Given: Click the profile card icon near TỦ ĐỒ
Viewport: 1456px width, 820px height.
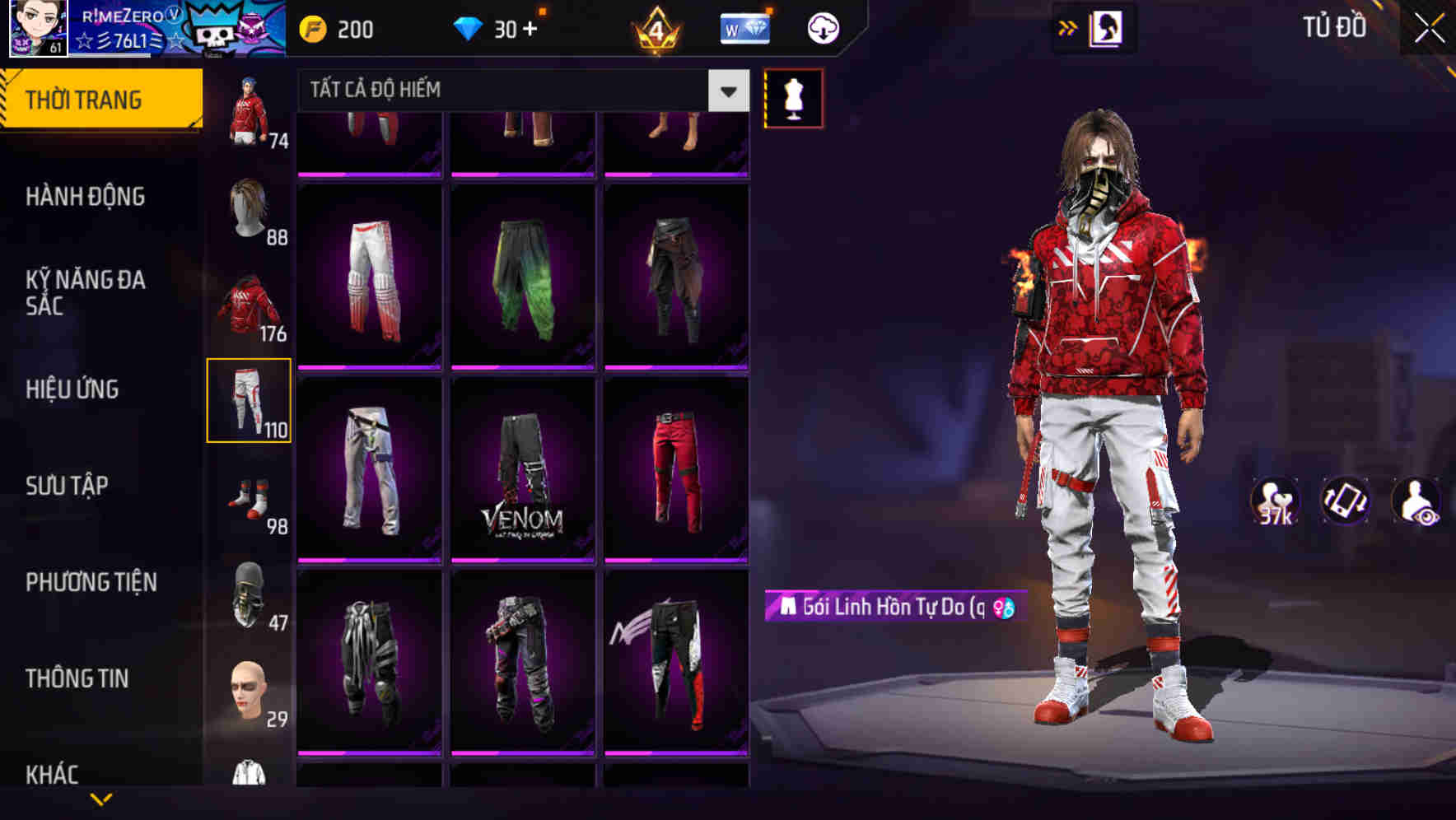Looking at the screenshot, I should pyautogui.click(x=1105, y=27).
